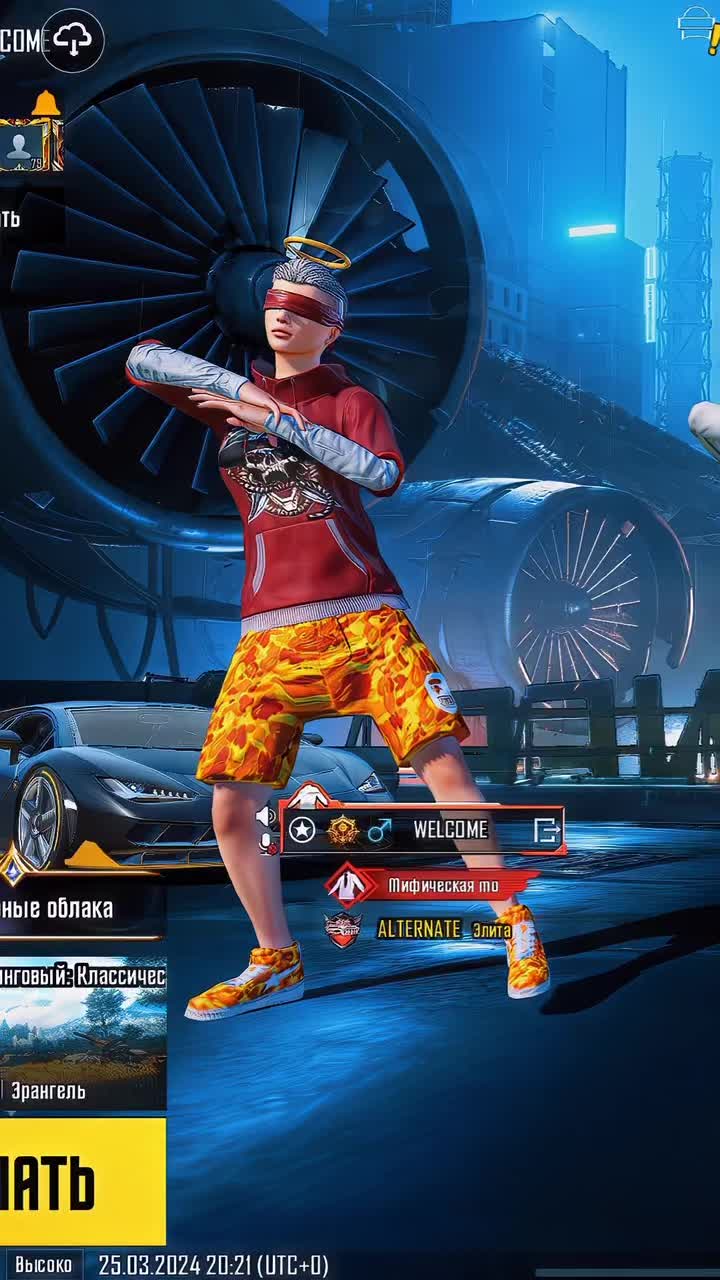Open the graphics quality label «Высоко»
720x1280 pixels.
(43, 1264)
